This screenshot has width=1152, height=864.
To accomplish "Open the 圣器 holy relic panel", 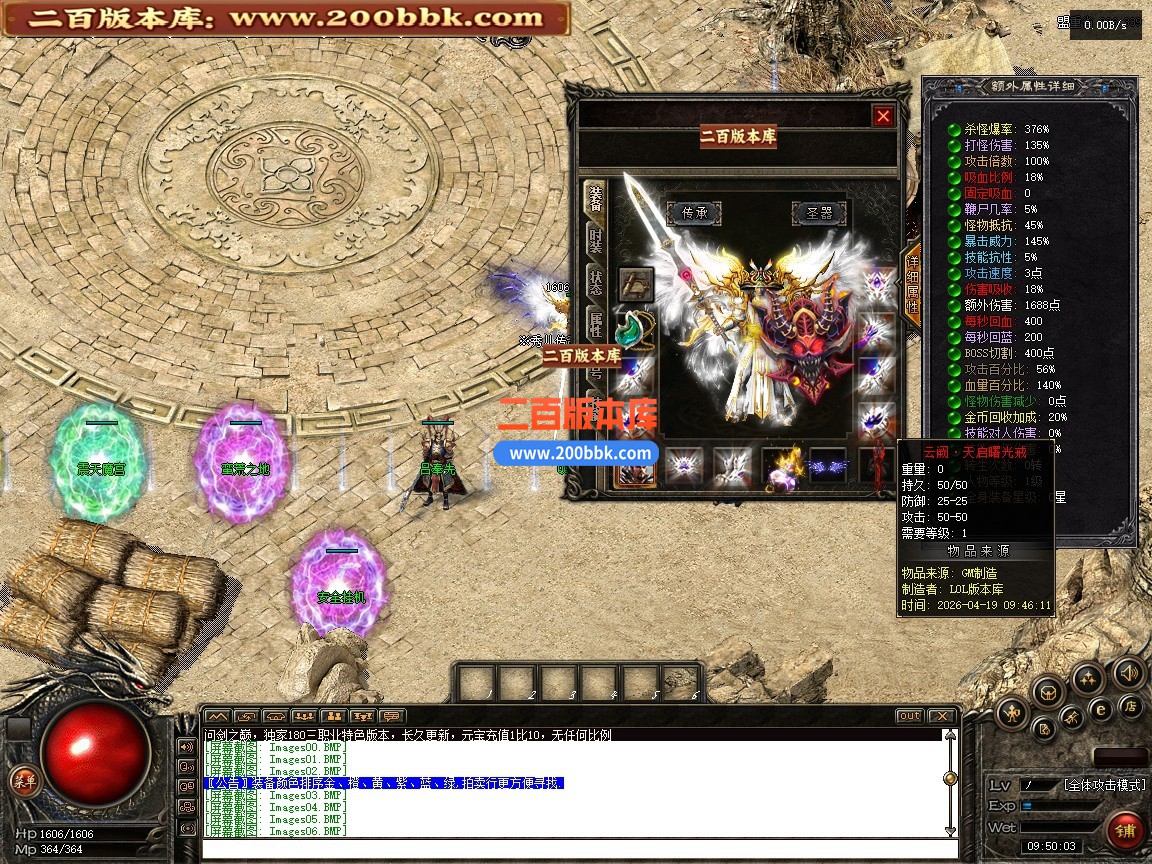I will click(819, 212).
